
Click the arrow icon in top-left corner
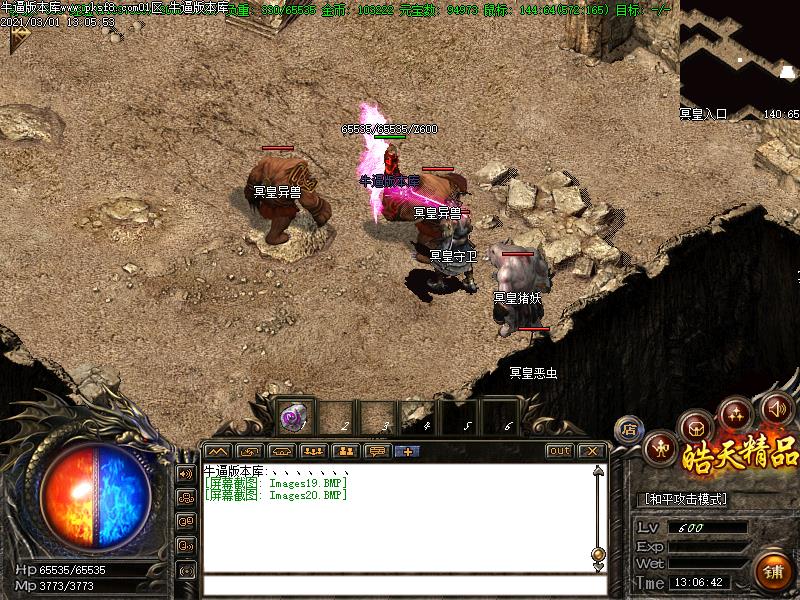(x=18, y=38)
